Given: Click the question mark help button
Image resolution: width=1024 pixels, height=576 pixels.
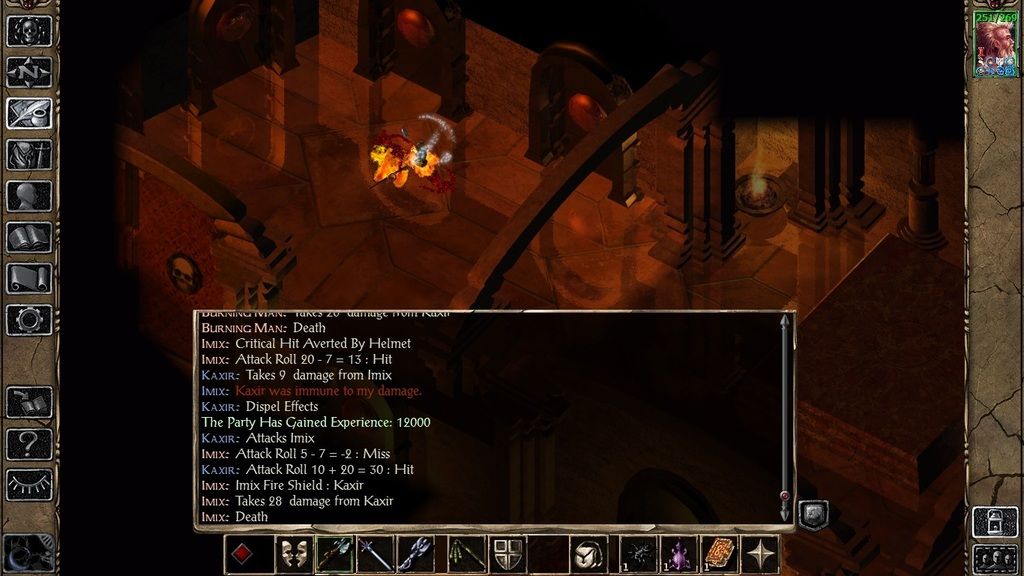Looking at the screenshot, I should tap(29, 443).
